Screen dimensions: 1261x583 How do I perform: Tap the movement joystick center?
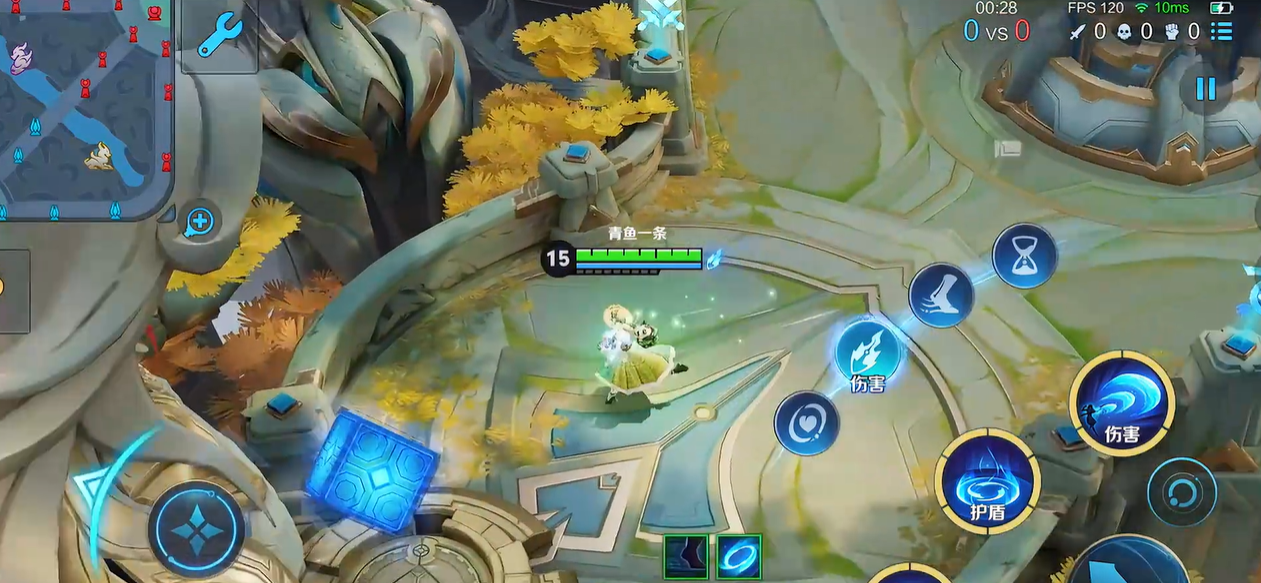pos(196,529)
